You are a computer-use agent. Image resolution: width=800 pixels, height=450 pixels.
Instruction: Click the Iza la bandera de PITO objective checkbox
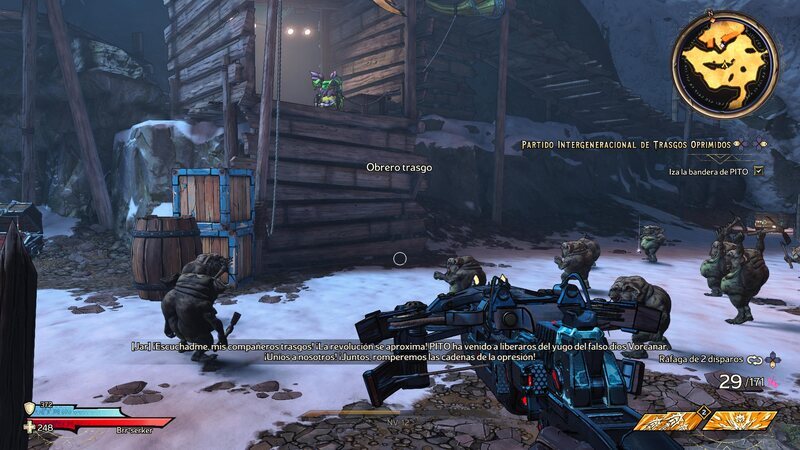coord(758,171)
